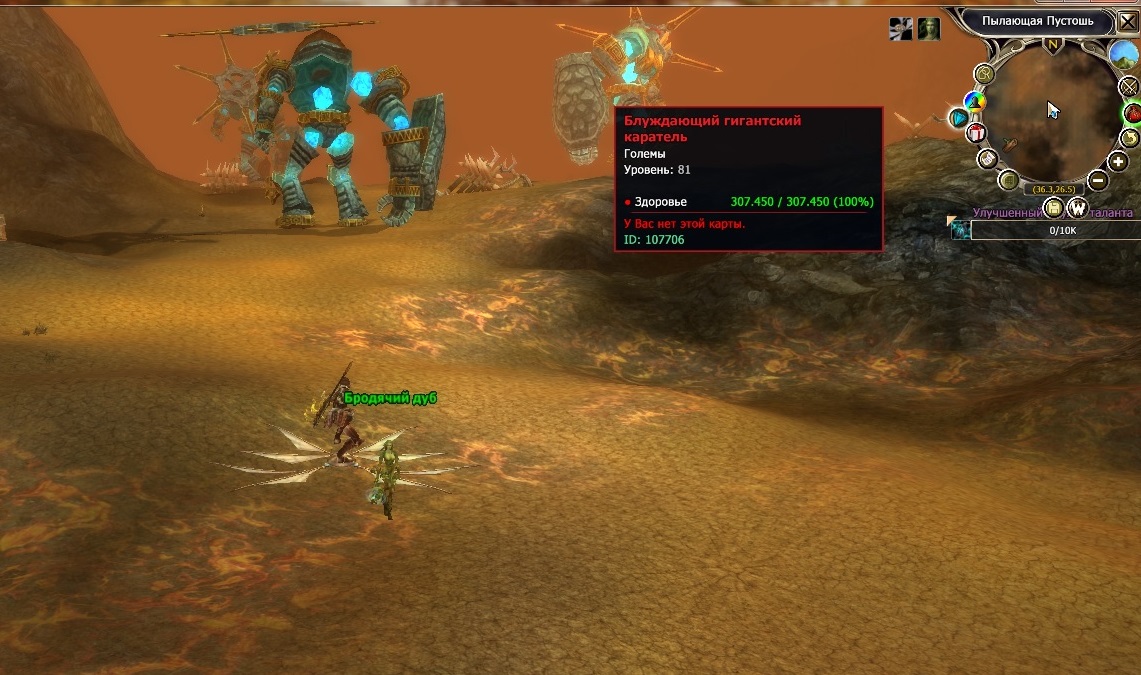This screenshot has width=1141, height=675.
Task: Click the talent progress icon beside 0/10K bar
Action: pyautogui.click(x=960, y=230)
